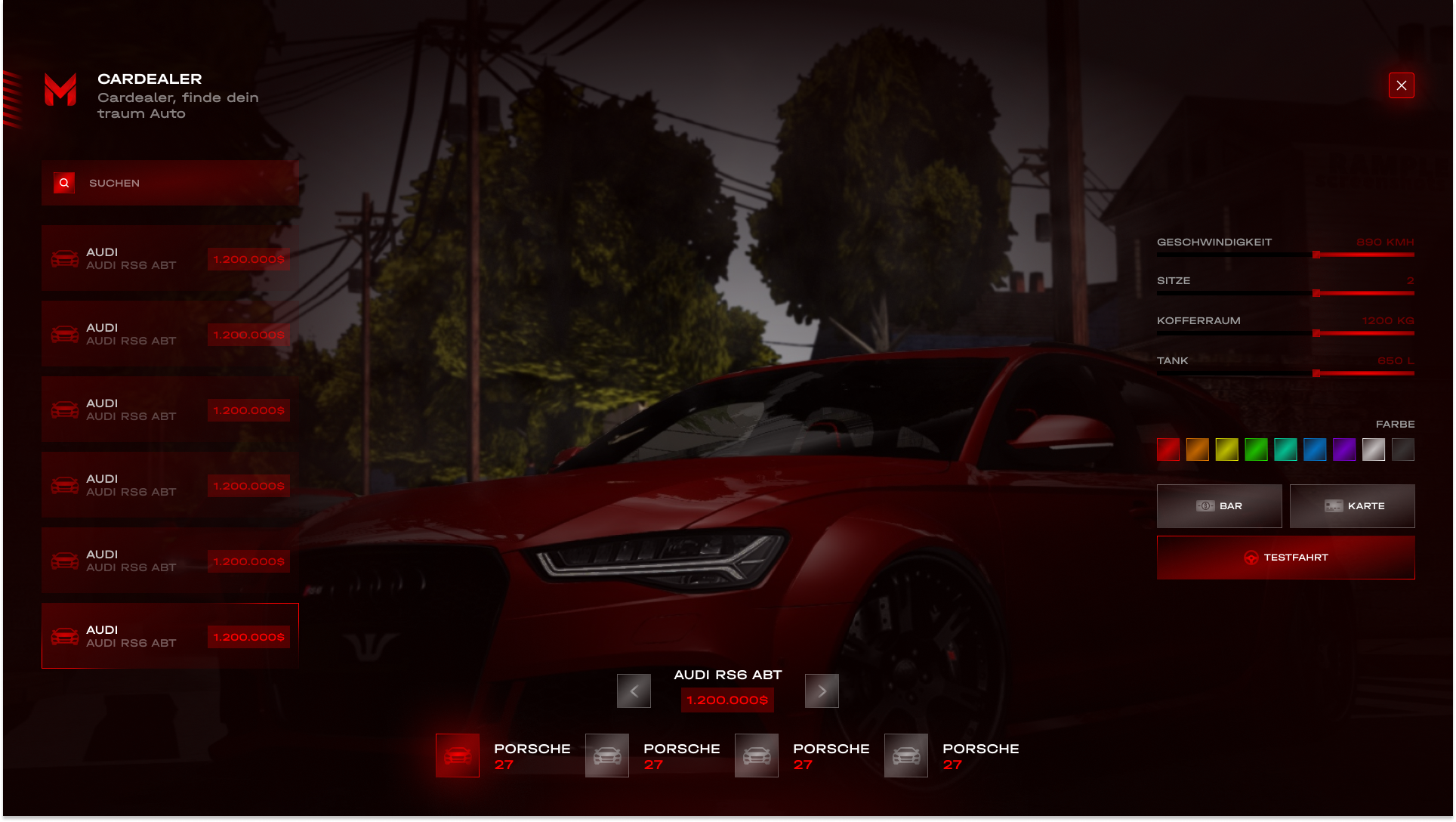
Task: Select the fourth Porsche 27 vehicle
Action: click(x=906, y=756)
